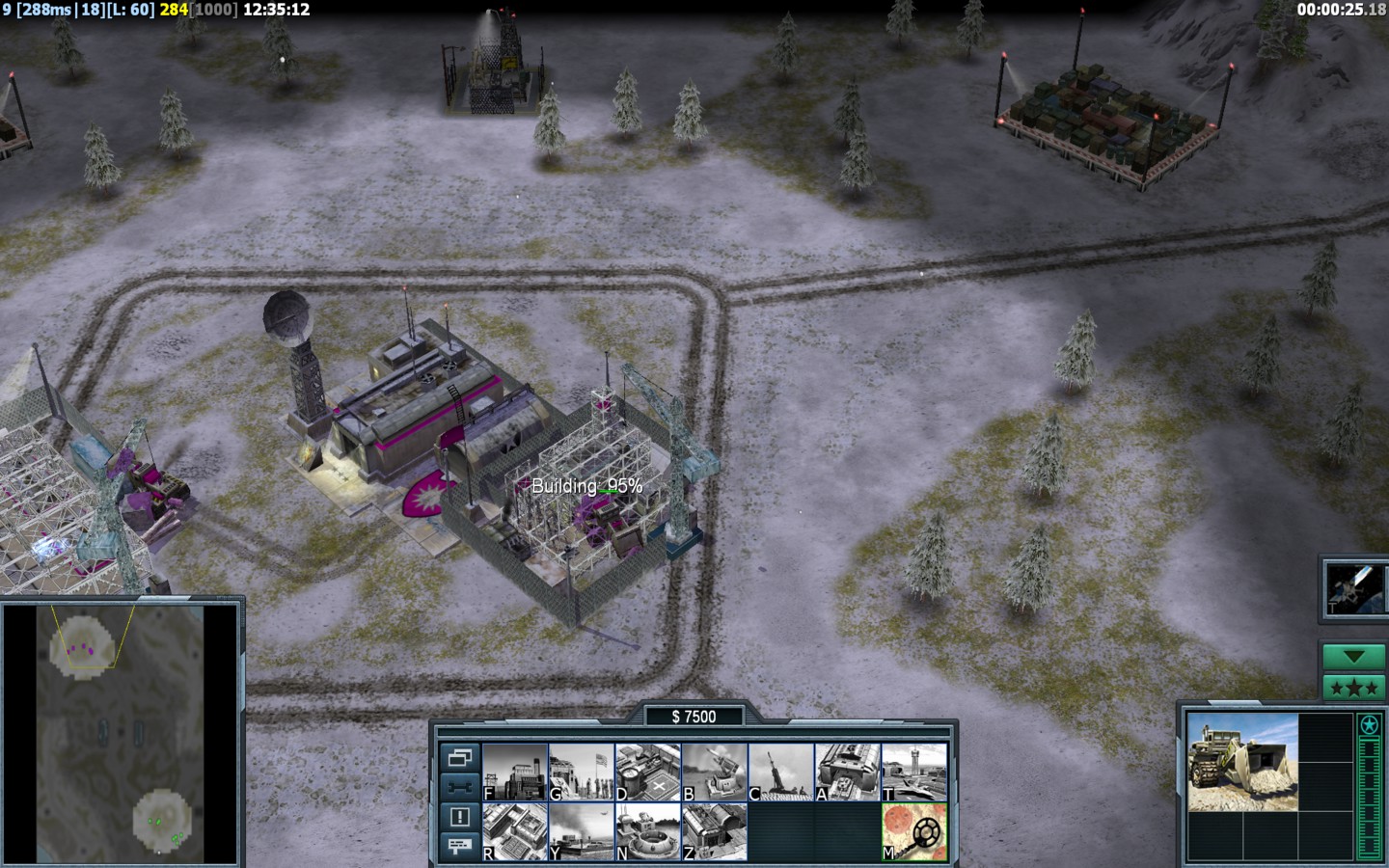Click the wrench icon button
This screenshot has height=868, width=1389.
point(460,787)
